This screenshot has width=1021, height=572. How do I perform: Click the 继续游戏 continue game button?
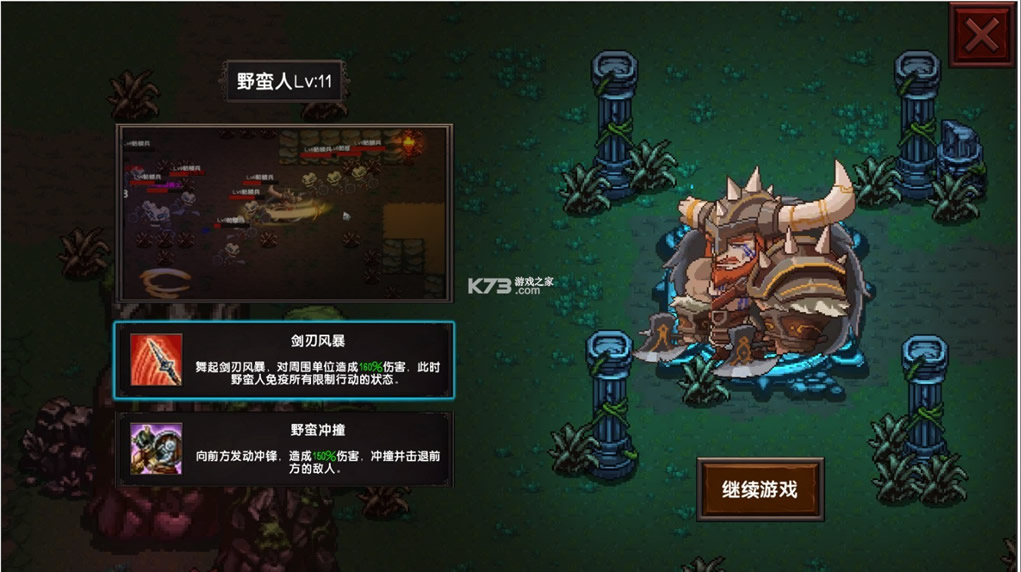(760, 489)
